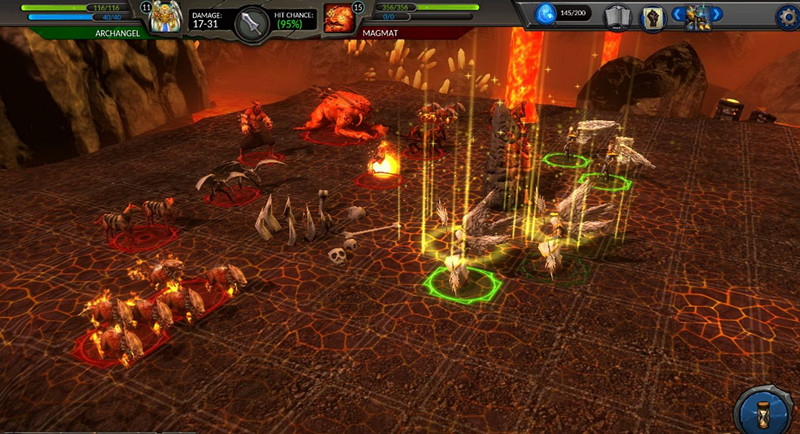800x434 pixels.
Task: Select the raised fist ability icon
Action: tap(653, 17)
